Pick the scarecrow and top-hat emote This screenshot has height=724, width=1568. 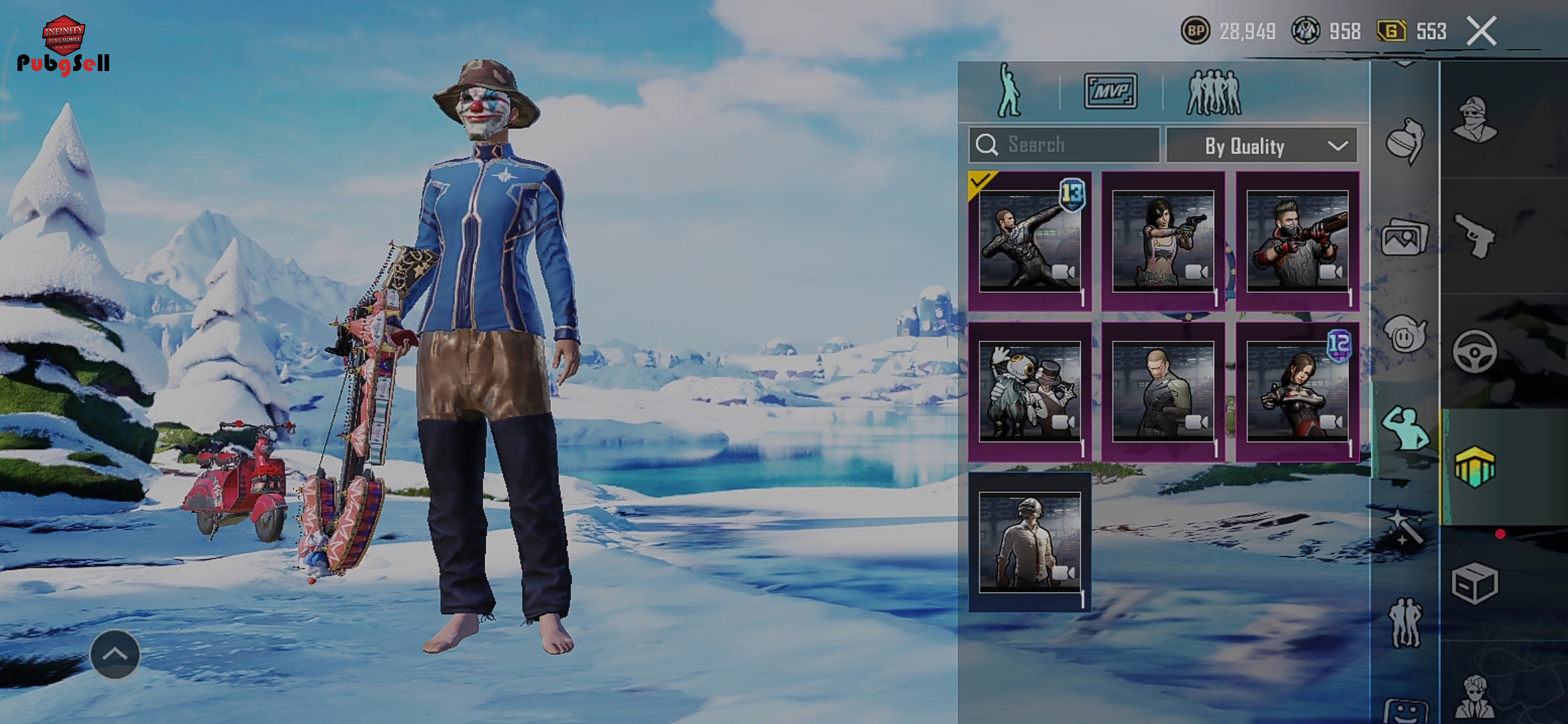(x=1030, y=391)
